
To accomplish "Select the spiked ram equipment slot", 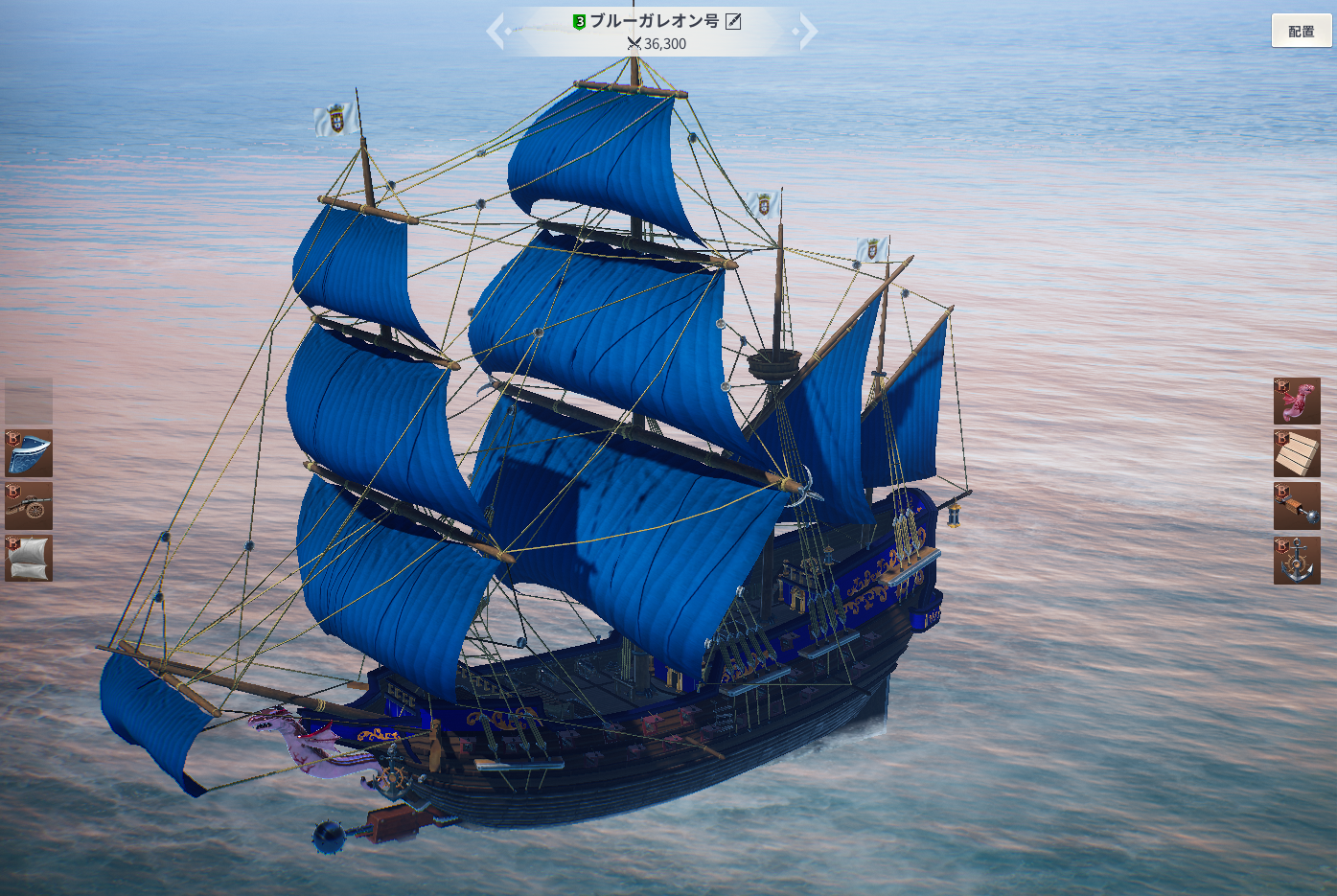I will click(x=1297, y=506).
